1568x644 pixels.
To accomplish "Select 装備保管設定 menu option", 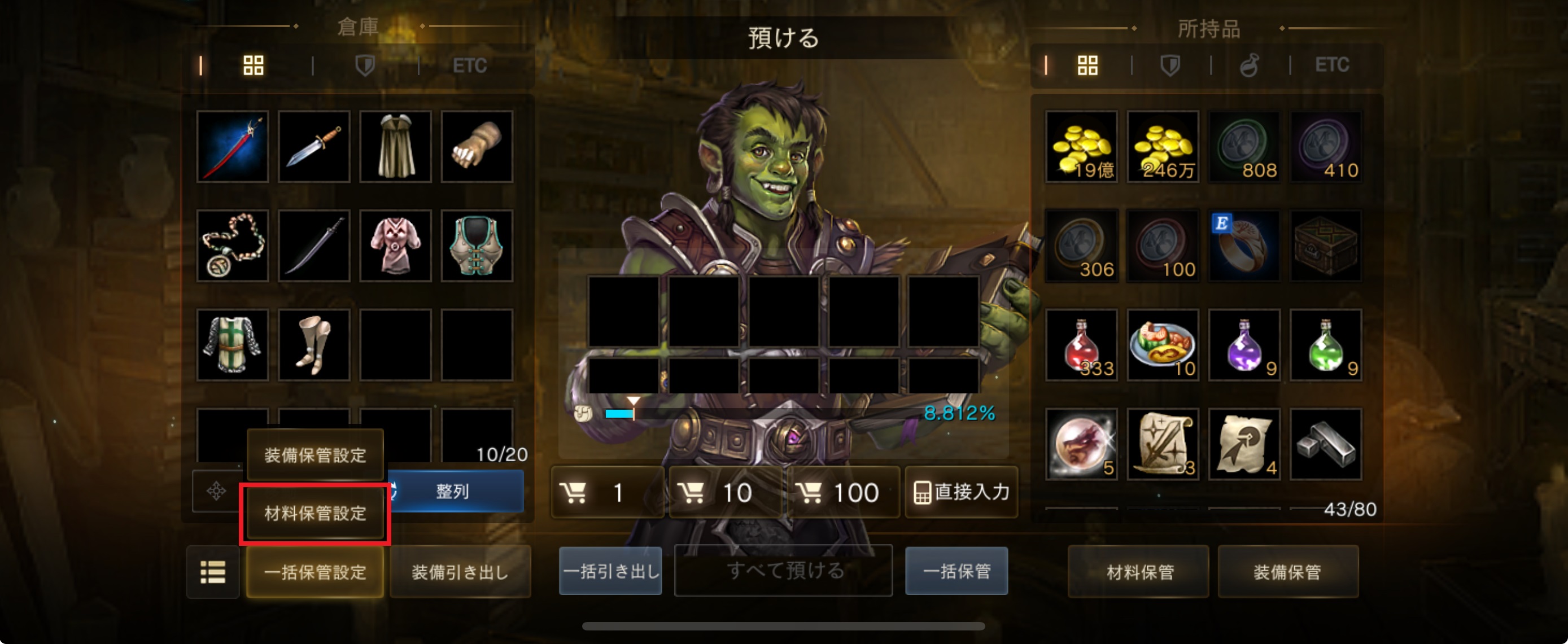I will point(315,455).
